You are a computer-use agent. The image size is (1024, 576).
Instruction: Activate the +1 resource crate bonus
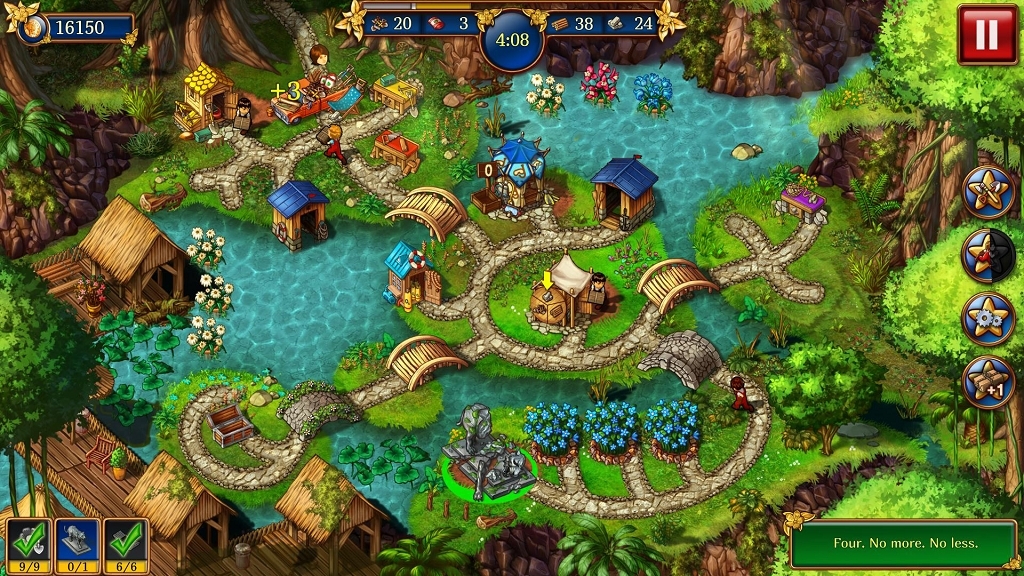point(988,382)
